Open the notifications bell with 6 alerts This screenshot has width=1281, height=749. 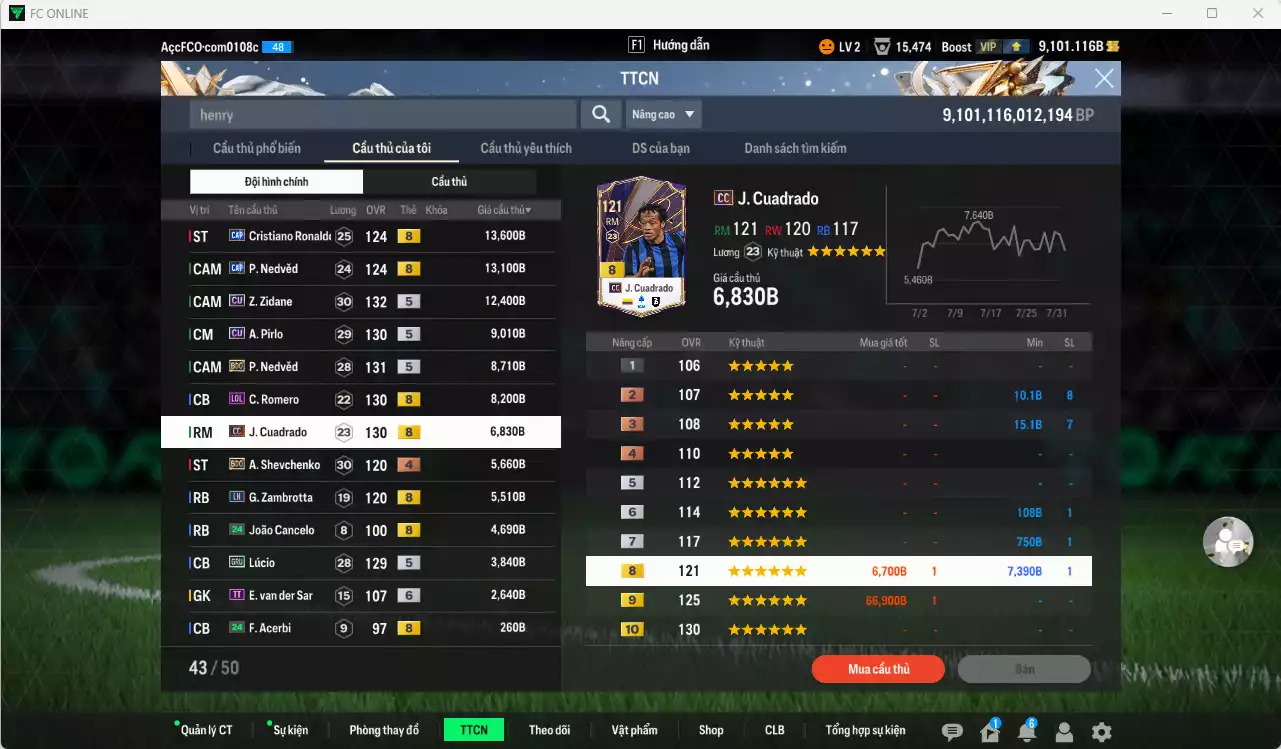[x=1028, y=732]
